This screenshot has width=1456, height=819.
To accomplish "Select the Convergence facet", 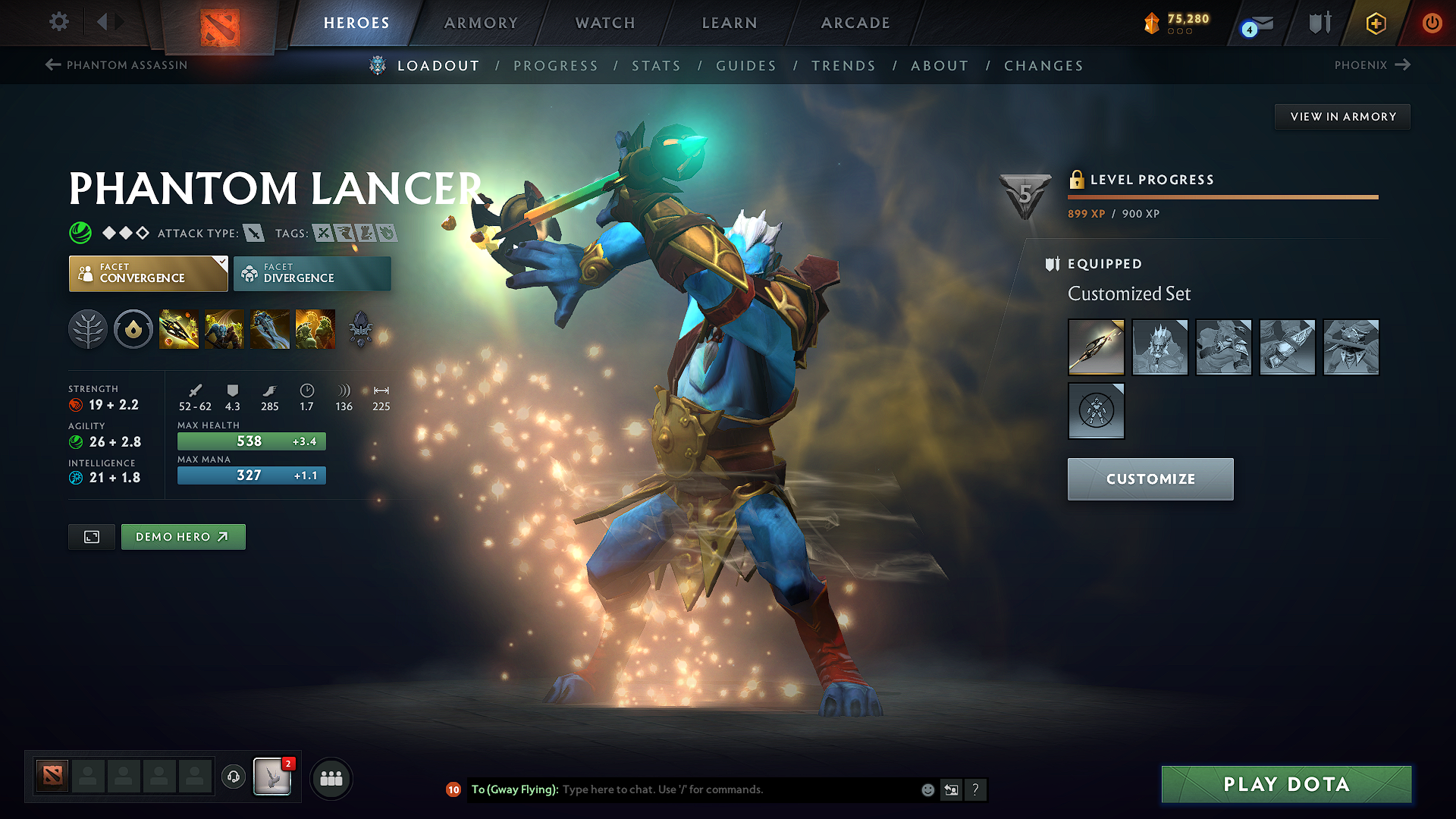I will pos(148,273).
